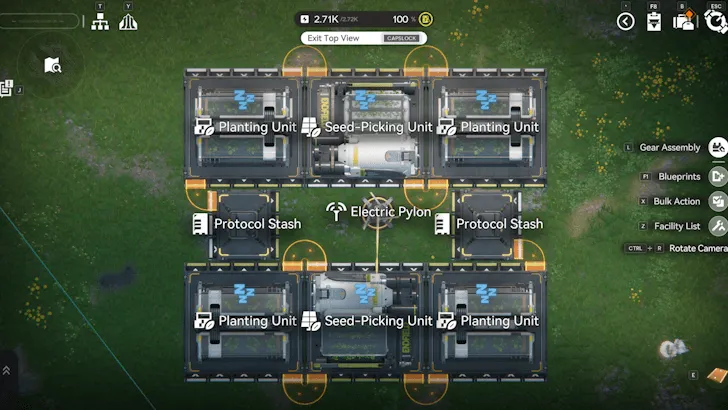Open the main menu ring icon
The width and height of the screenshot is (728, 410).
715,20
